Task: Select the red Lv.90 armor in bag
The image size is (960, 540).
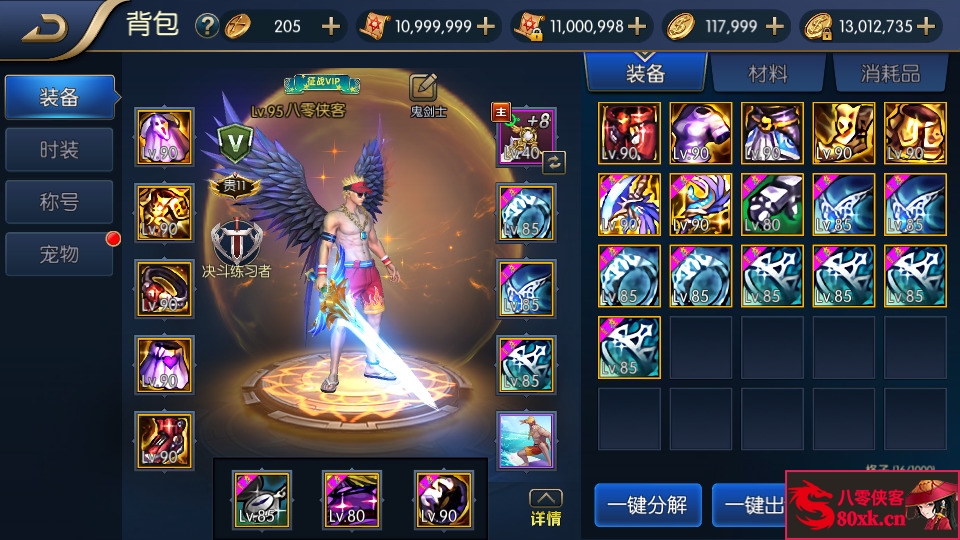Action: 629,133
